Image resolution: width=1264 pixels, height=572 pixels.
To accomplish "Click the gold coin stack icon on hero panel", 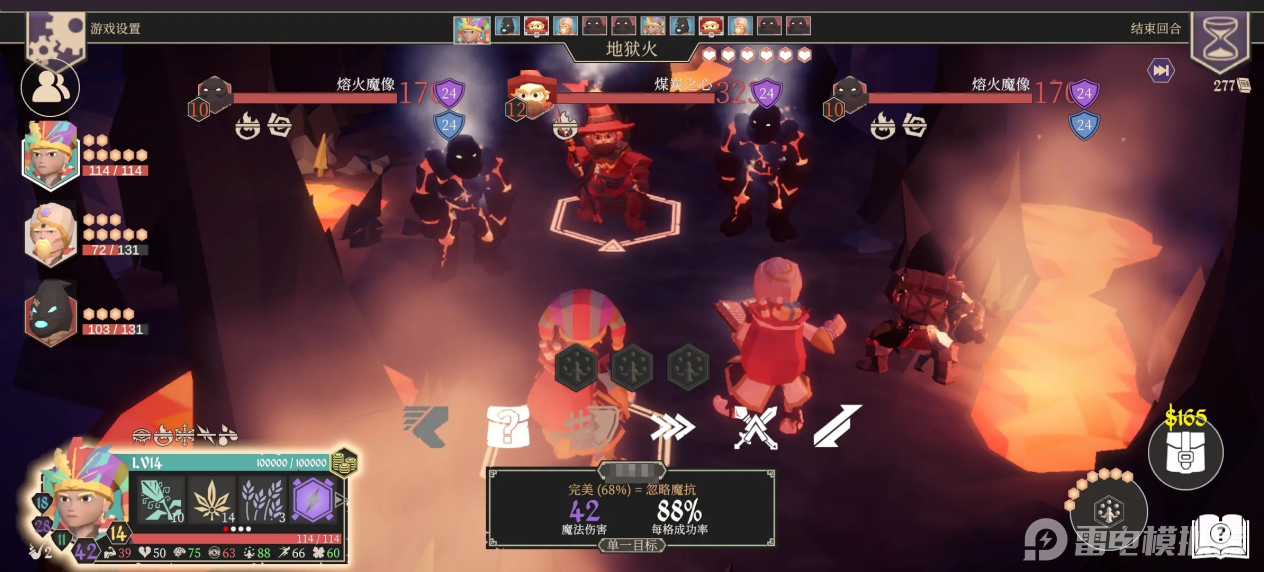I will 344,462.
